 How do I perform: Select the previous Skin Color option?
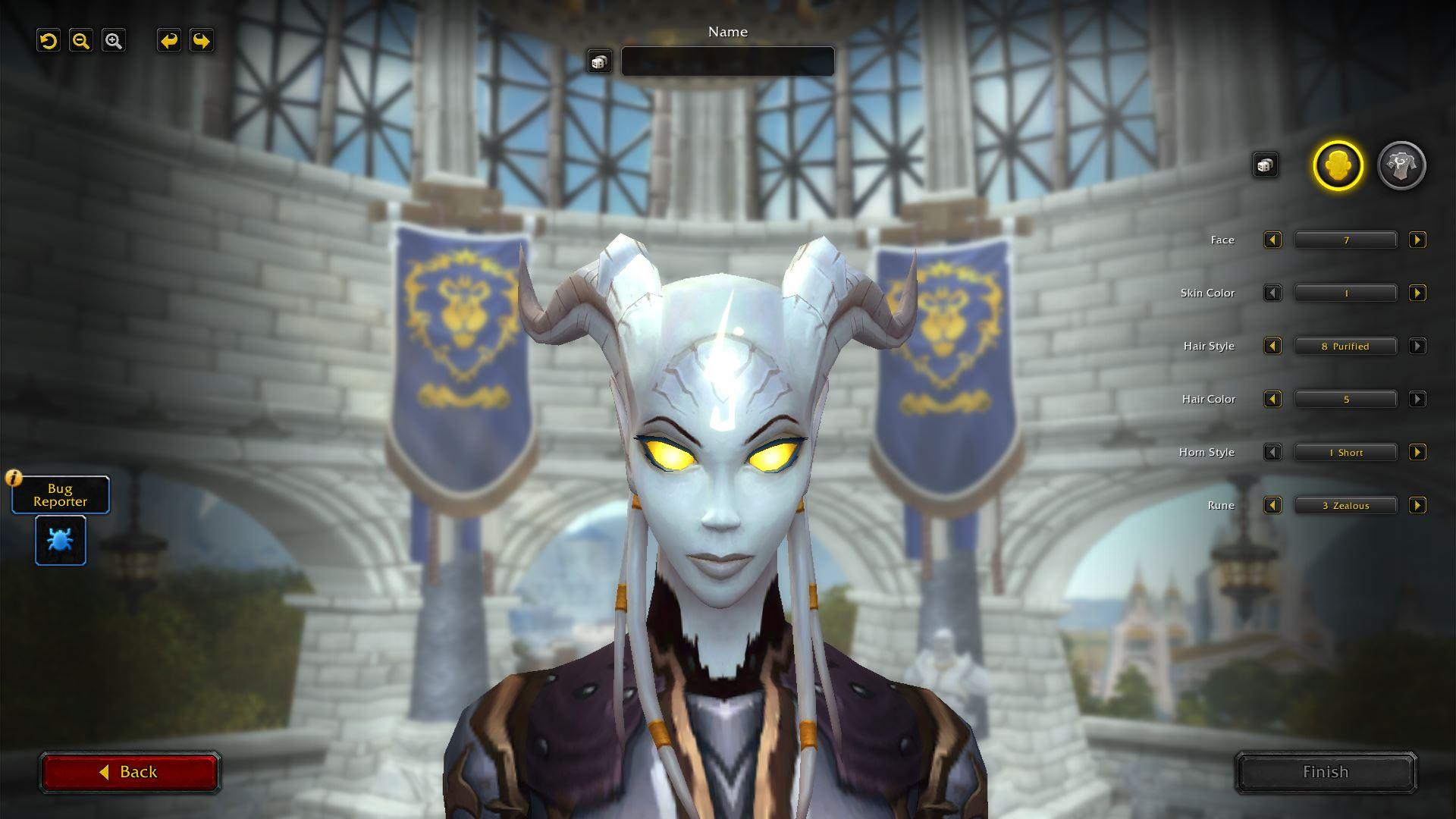1272,293
